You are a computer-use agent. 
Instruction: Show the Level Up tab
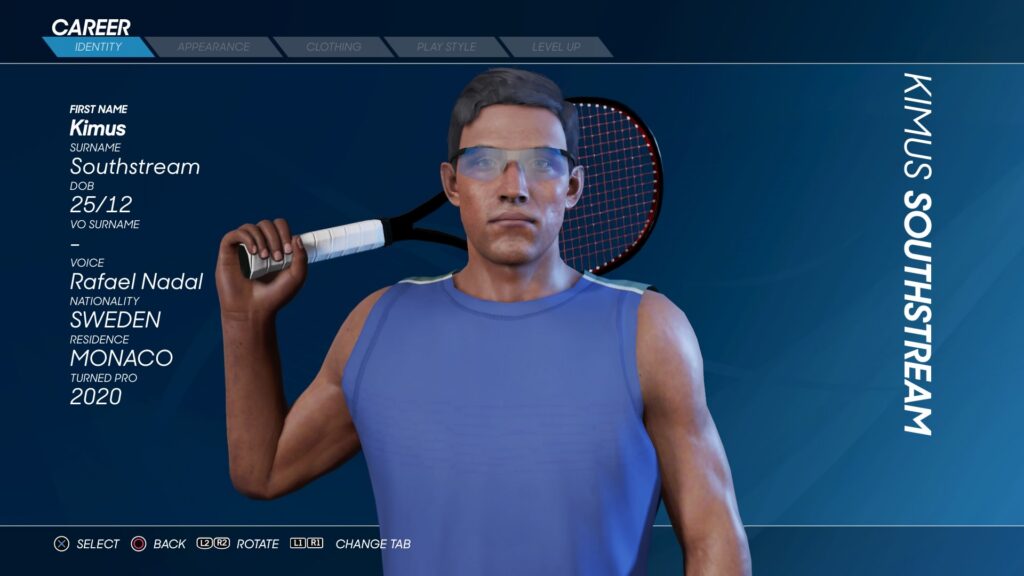coord(556,47)
